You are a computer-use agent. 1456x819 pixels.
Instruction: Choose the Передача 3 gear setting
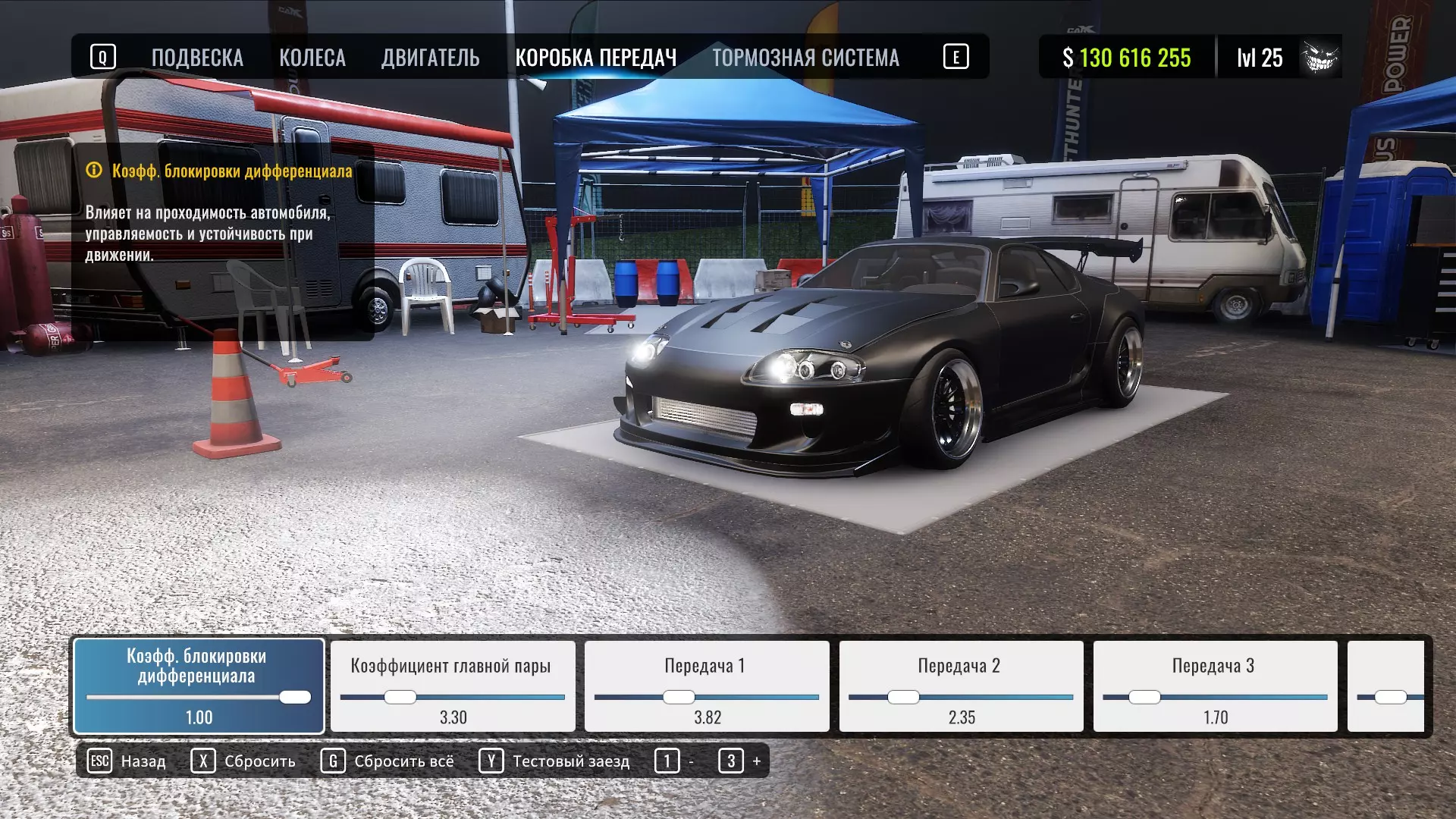pyautogui.click(x=1214, y=686)
